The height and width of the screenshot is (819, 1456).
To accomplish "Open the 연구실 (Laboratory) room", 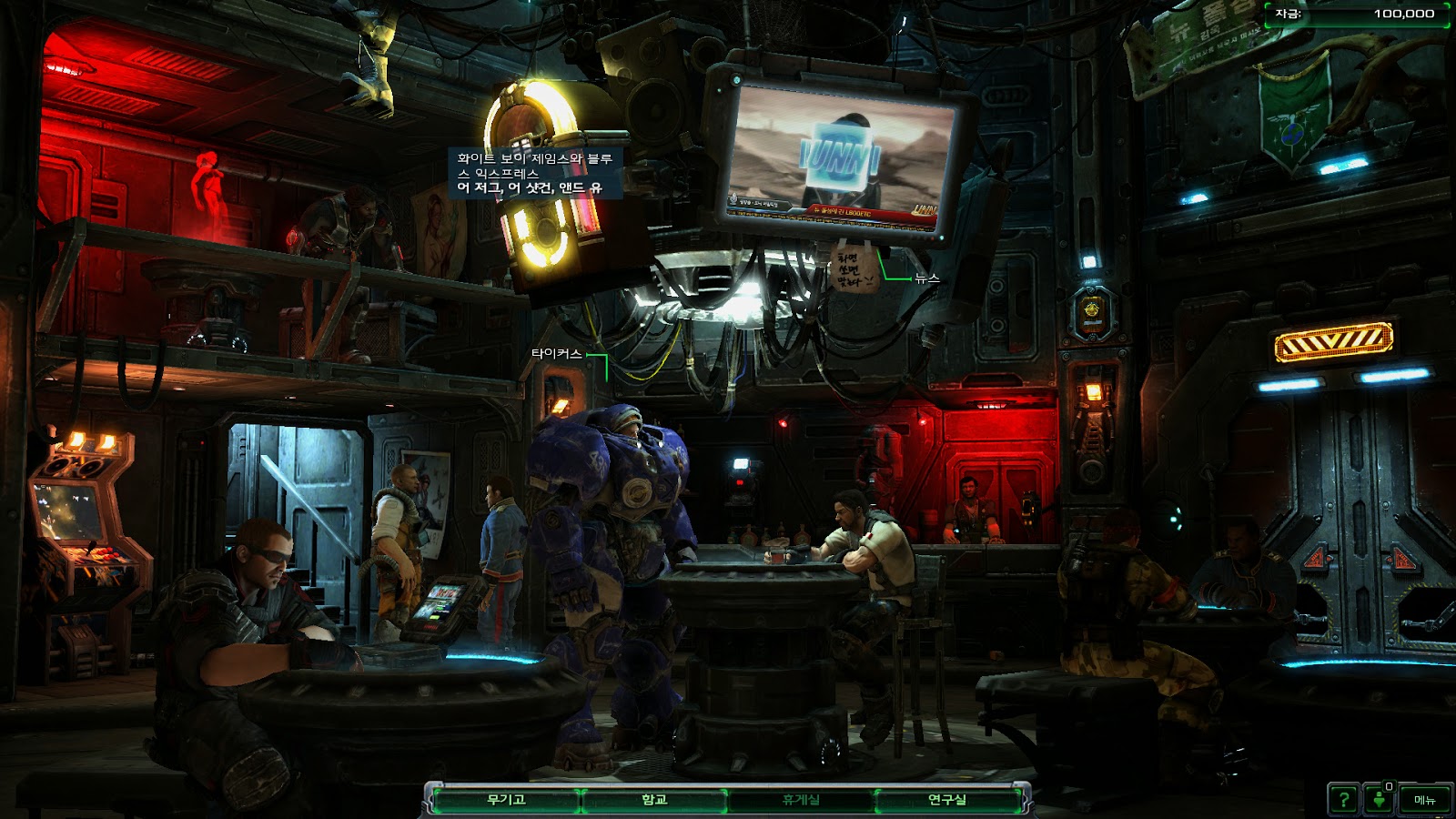I will [947, 800].
